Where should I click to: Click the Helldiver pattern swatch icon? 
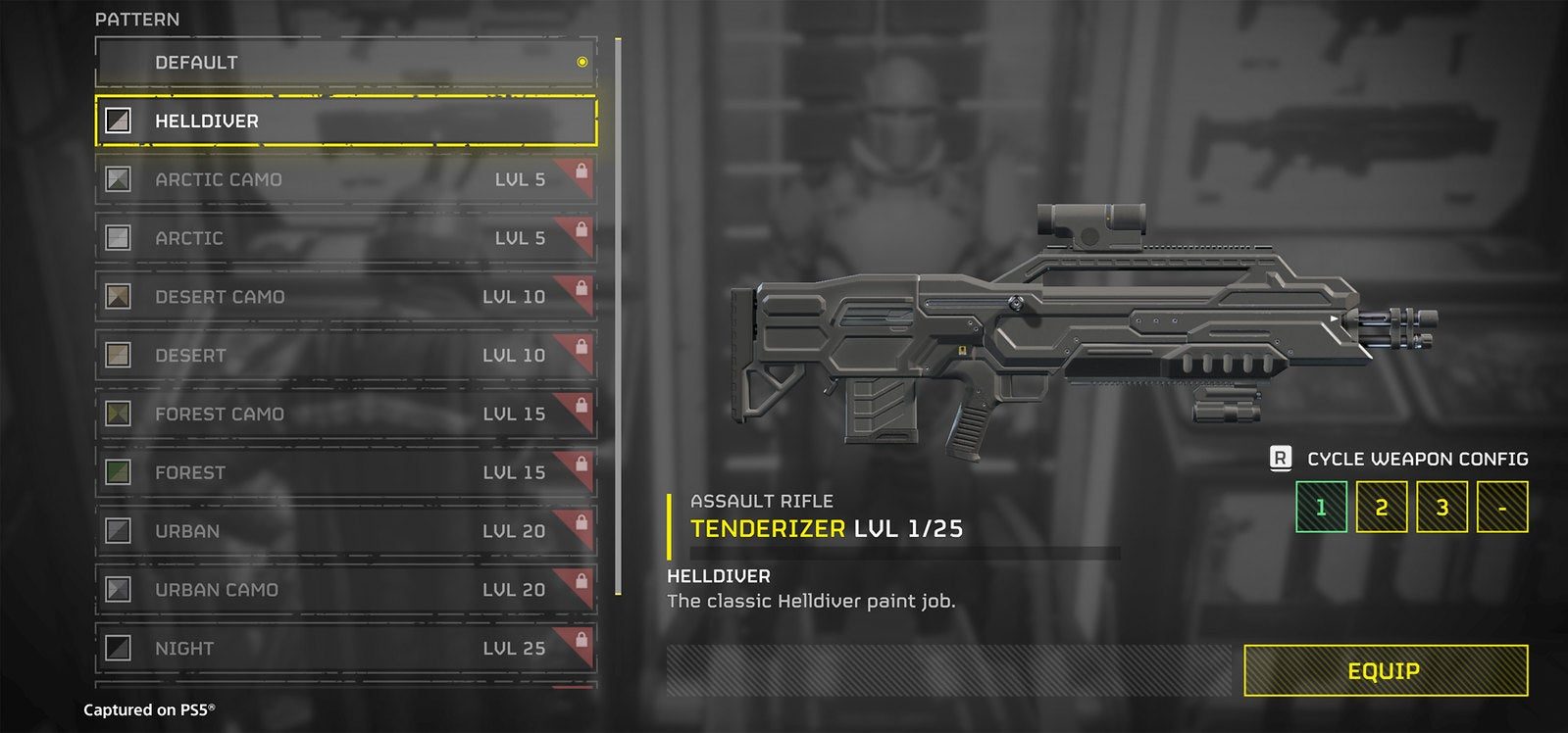point(117,121)
